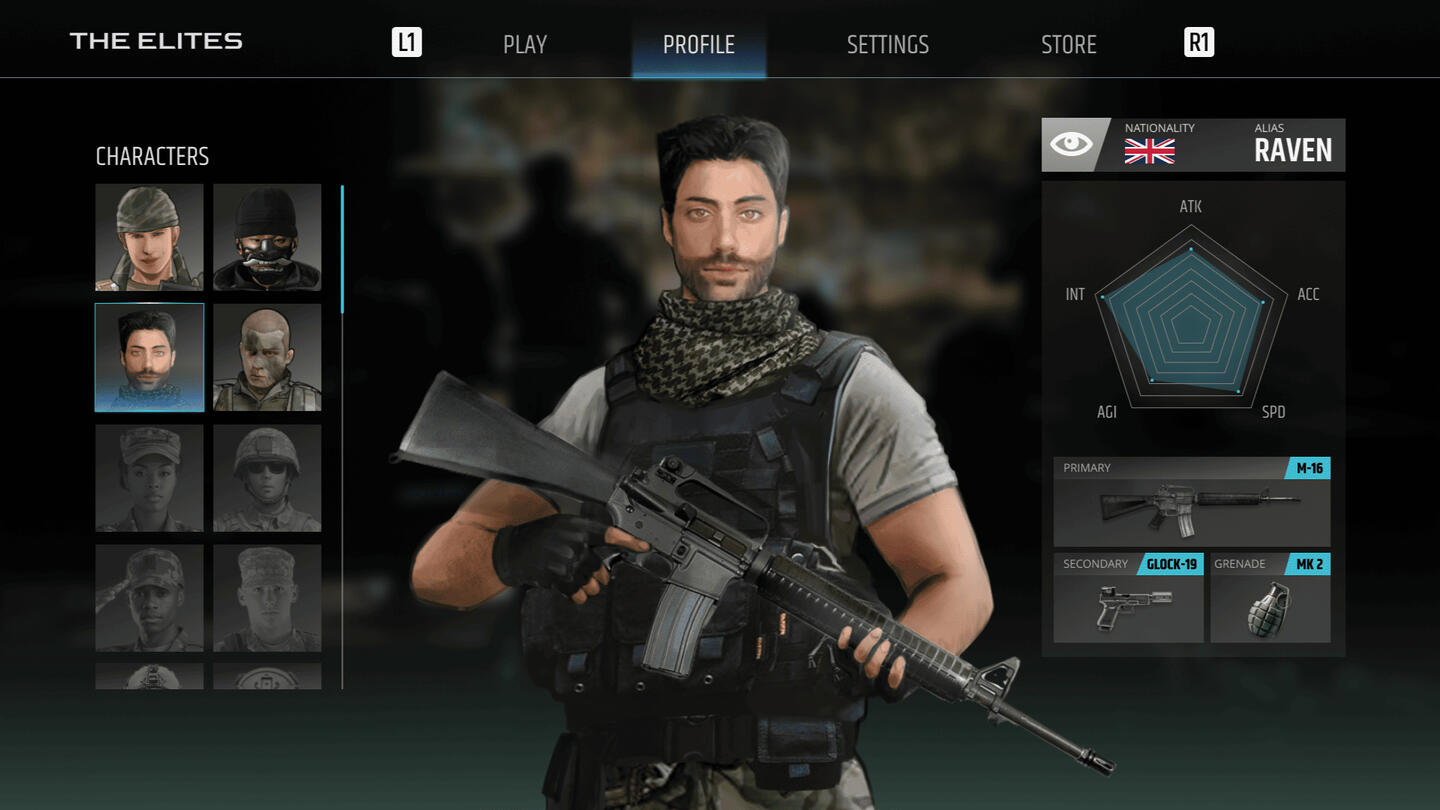Switch to the Play tab
This screenshot has width=1440, height=810.
525,44
